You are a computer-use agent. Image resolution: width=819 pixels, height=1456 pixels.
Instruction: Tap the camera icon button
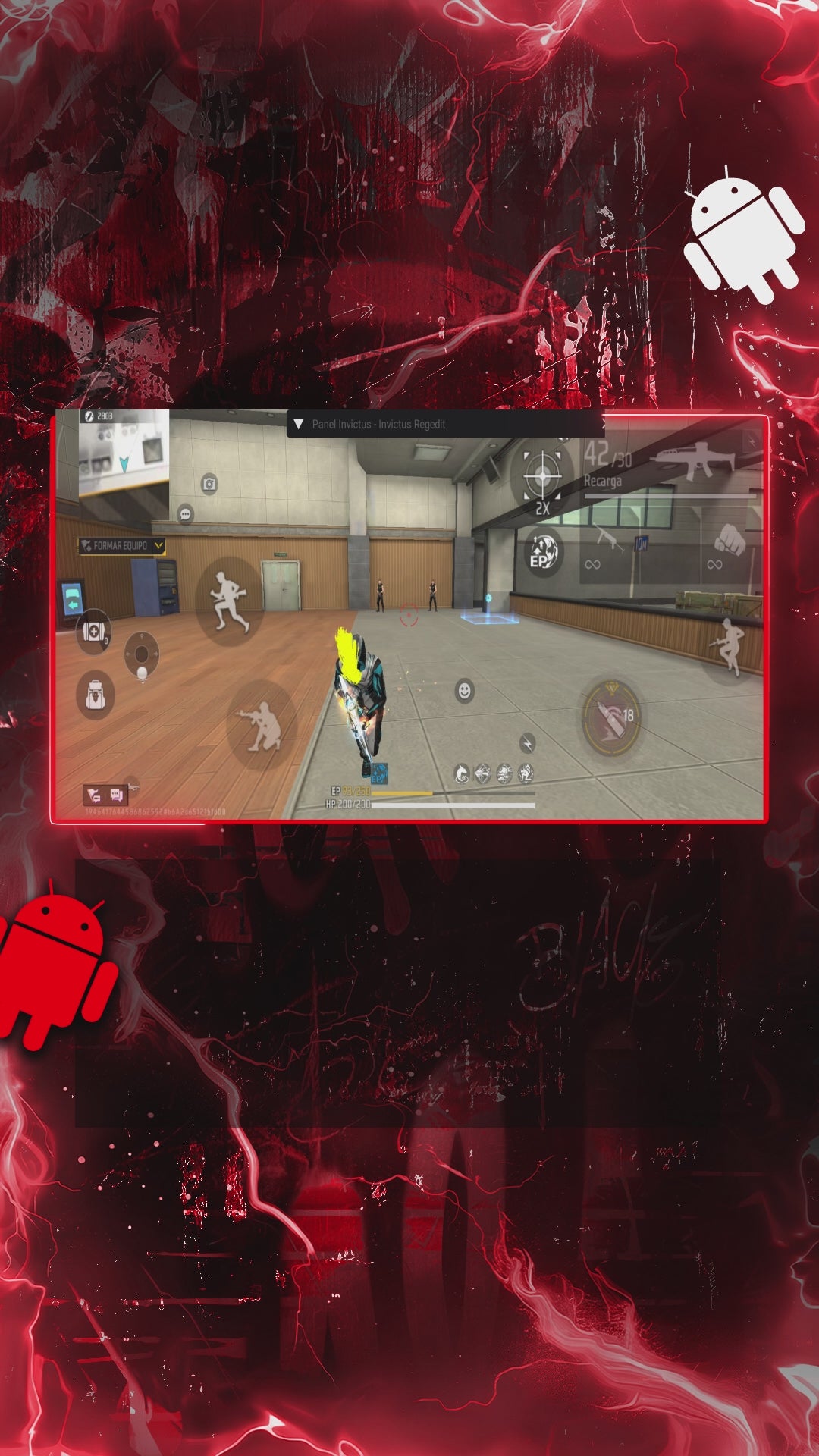point(209,483)
